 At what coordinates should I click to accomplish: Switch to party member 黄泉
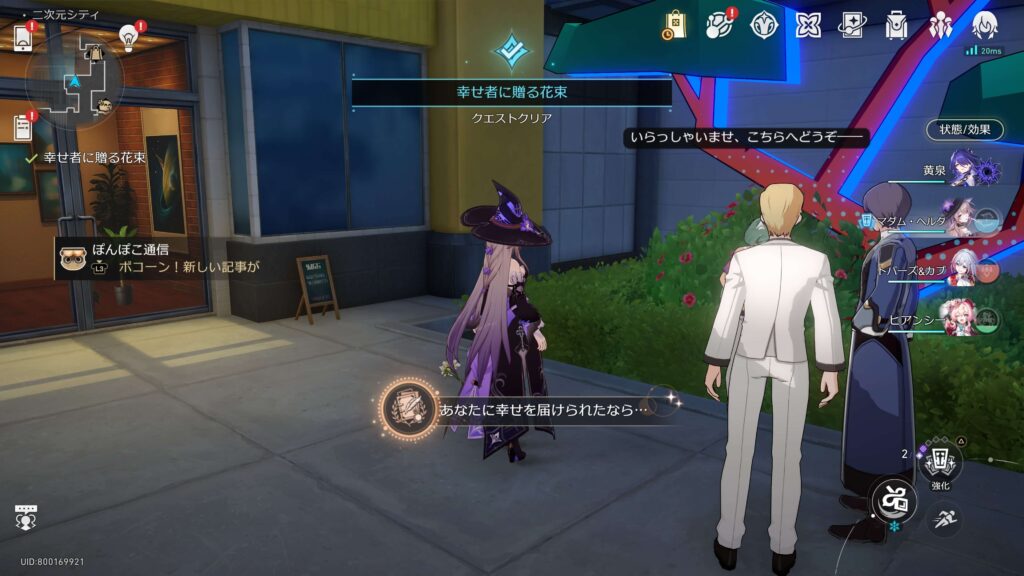pos(969,168)
